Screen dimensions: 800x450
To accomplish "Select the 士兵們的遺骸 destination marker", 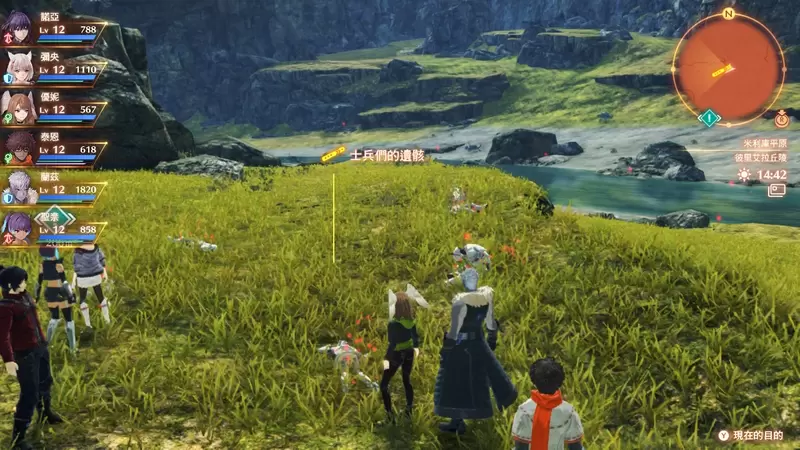I will point(334,156).
